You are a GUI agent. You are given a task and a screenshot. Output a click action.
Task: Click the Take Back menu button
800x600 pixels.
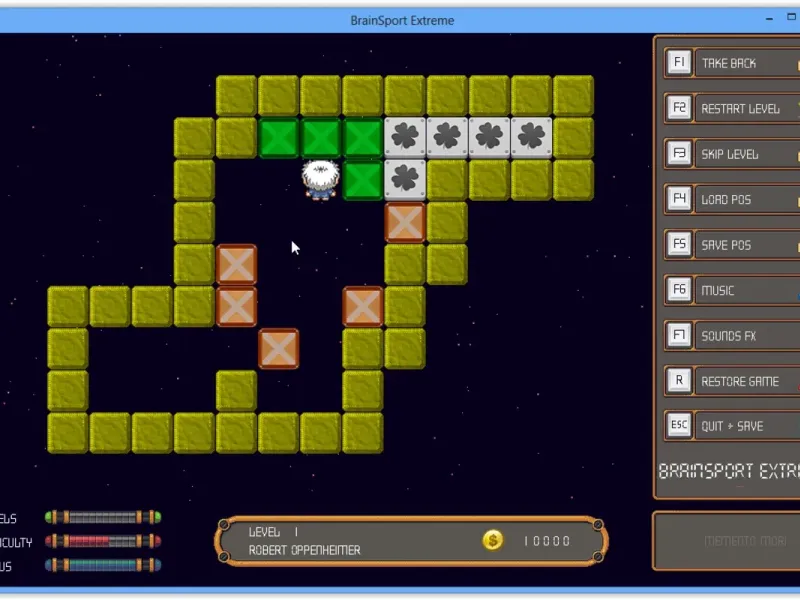click(x=730, y=63)
